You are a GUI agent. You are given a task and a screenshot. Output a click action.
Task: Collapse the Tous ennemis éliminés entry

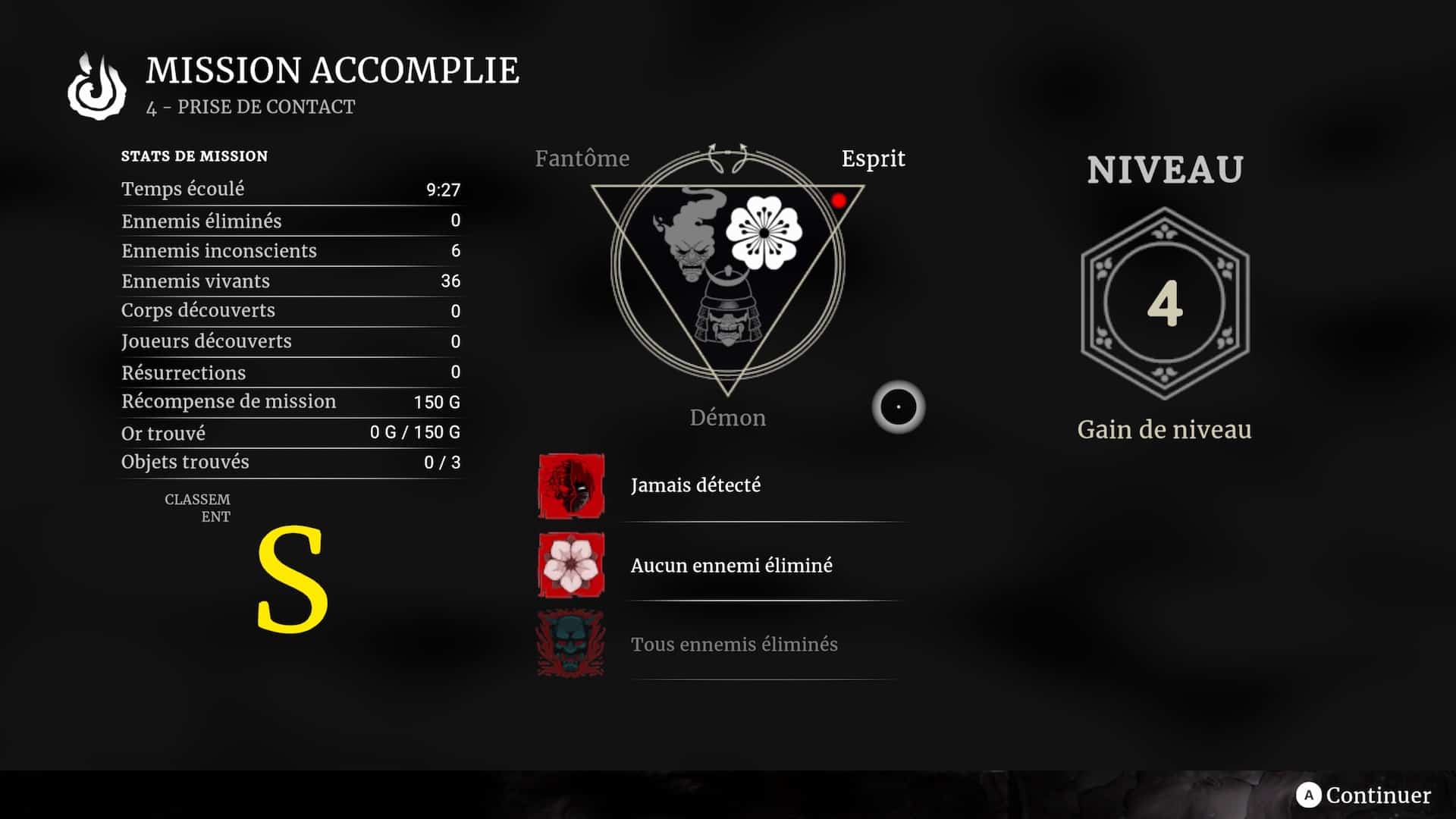[733, 644]
